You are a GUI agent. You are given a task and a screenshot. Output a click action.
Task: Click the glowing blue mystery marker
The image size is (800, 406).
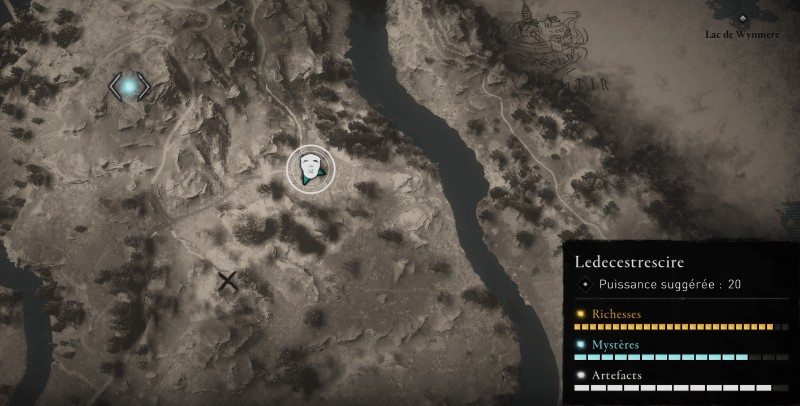click(x=130, y=87)
